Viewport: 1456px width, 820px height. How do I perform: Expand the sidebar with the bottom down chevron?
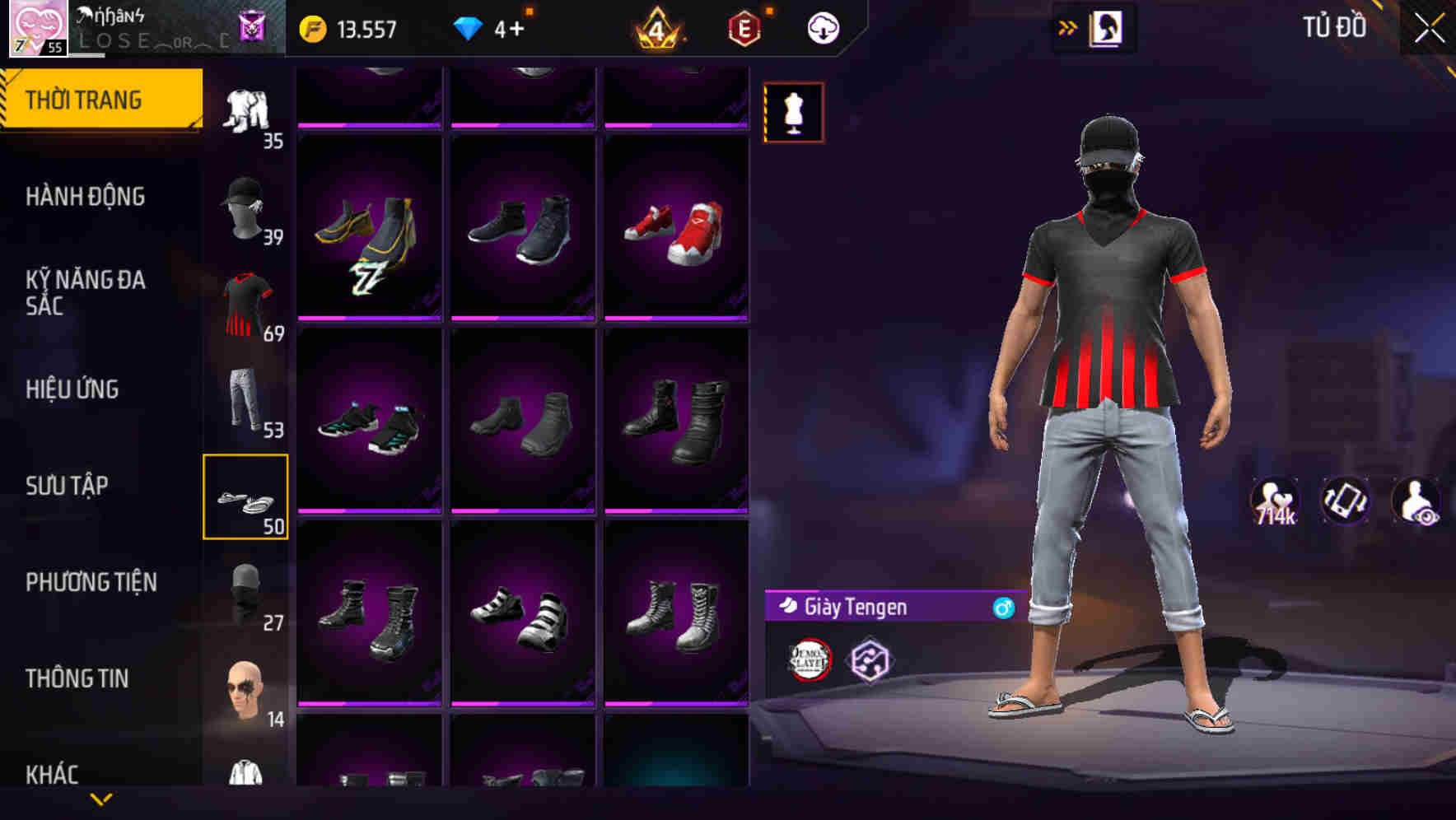tap(101, 798)
